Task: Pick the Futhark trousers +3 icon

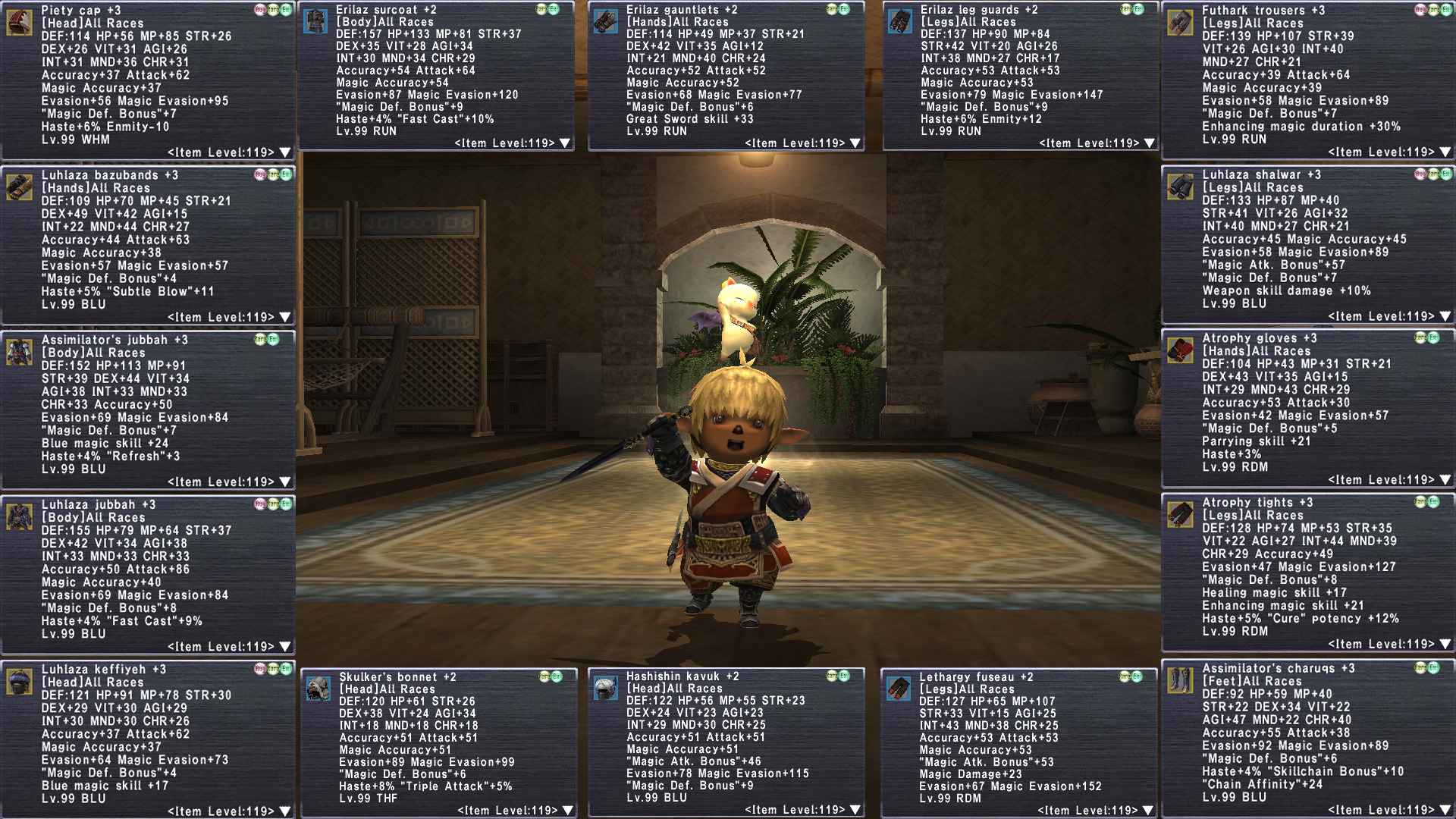Action: click(x=1180, y=22)
